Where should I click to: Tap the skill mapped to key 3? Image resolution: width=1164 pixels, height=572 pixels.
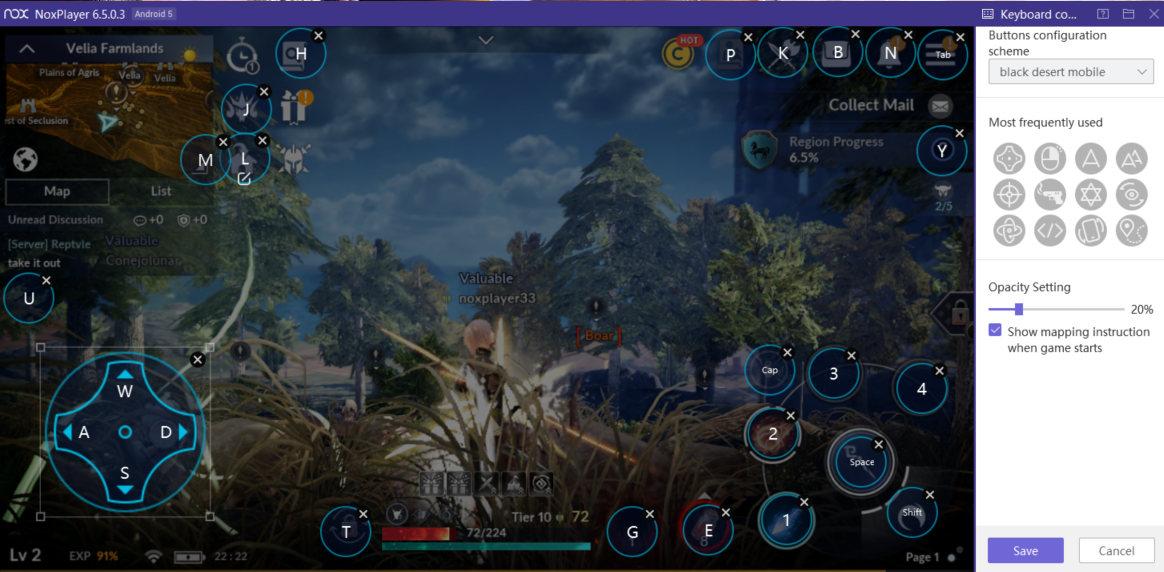(834, 374)
